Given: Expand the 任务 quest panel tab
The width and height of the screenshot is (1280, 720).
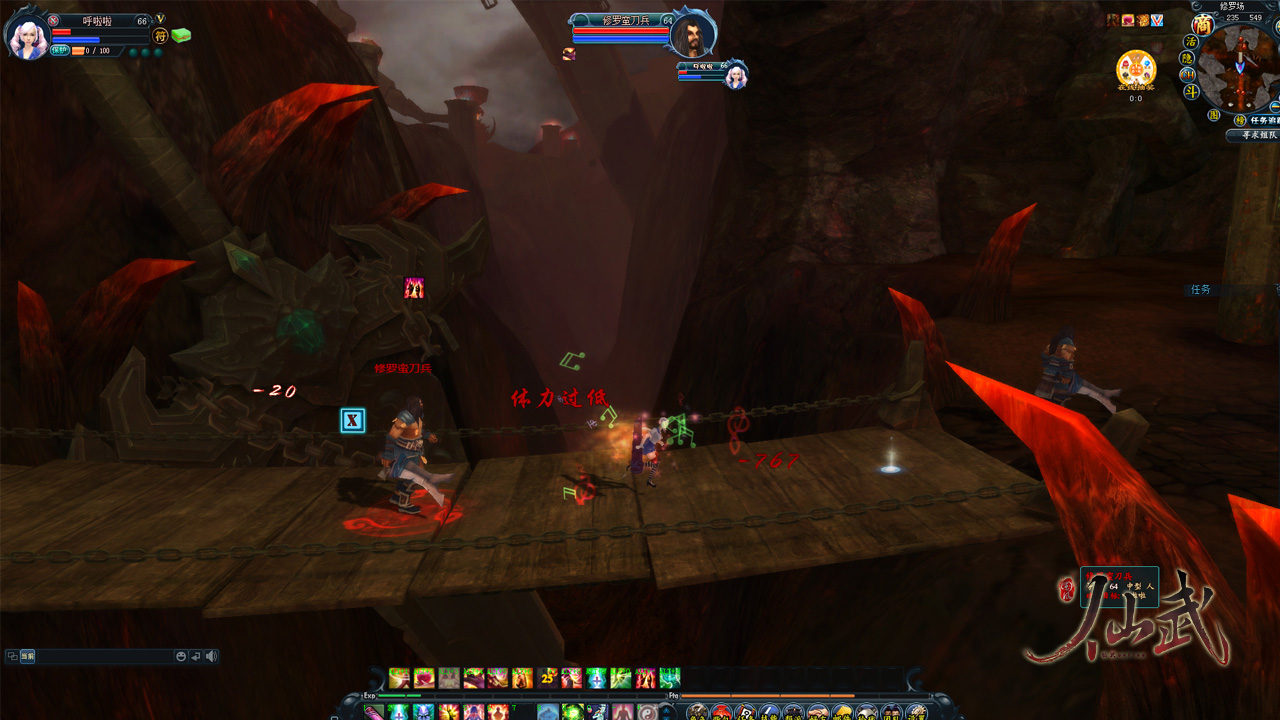Looking at the screenshot, I should [x=1201, y=290].
